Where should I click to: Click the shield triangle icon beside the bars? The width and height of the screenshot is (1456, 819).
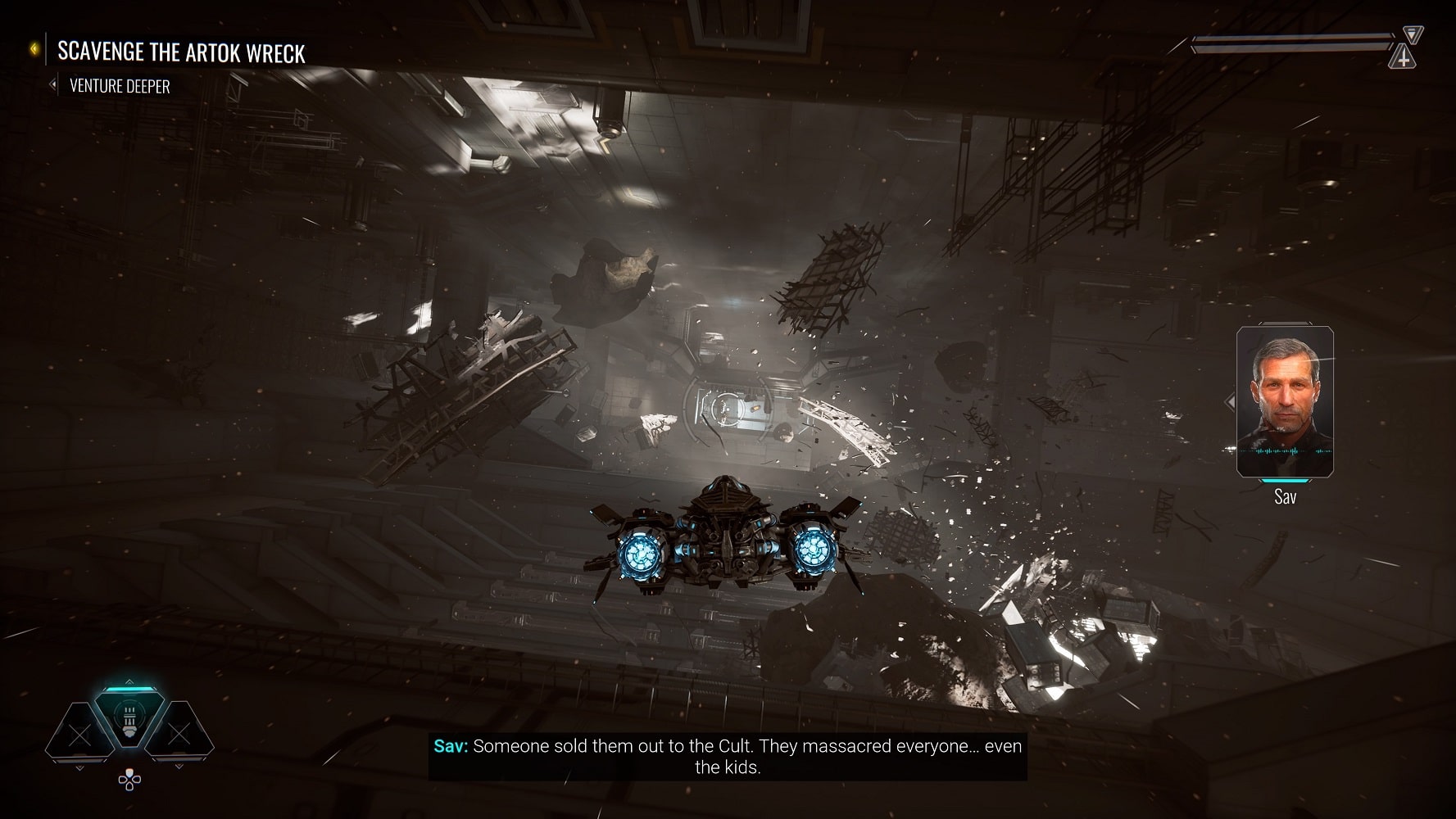coord(1413,34)
